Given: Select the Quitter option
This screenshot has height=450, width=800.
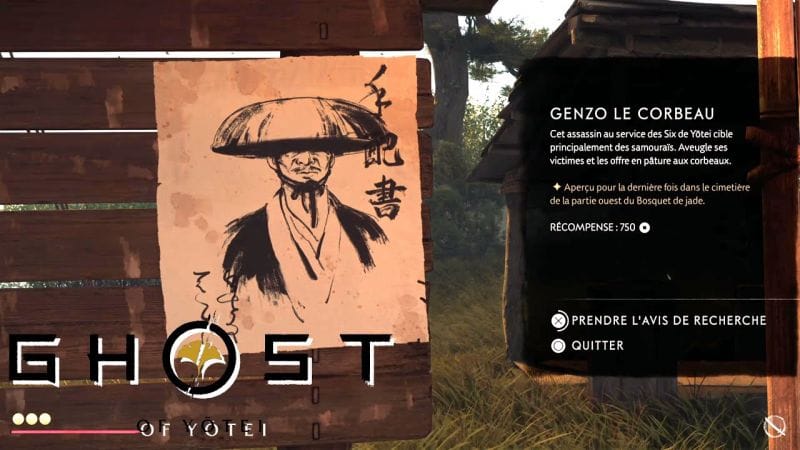Looking at the screenshot, I should pos(599,346).
